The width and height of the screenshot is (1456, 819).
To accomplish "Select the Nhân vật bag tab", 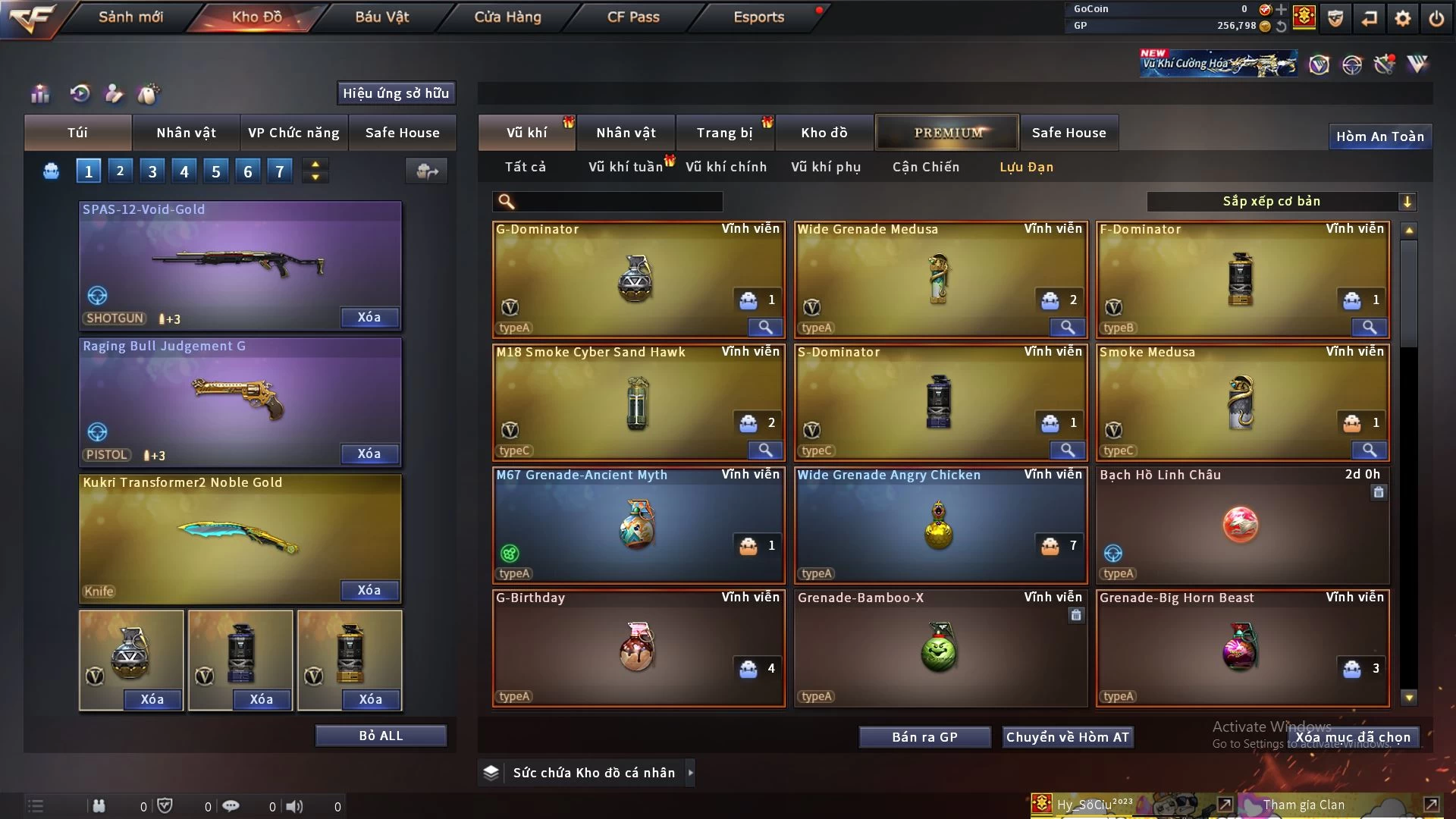I will click(186, 133).
